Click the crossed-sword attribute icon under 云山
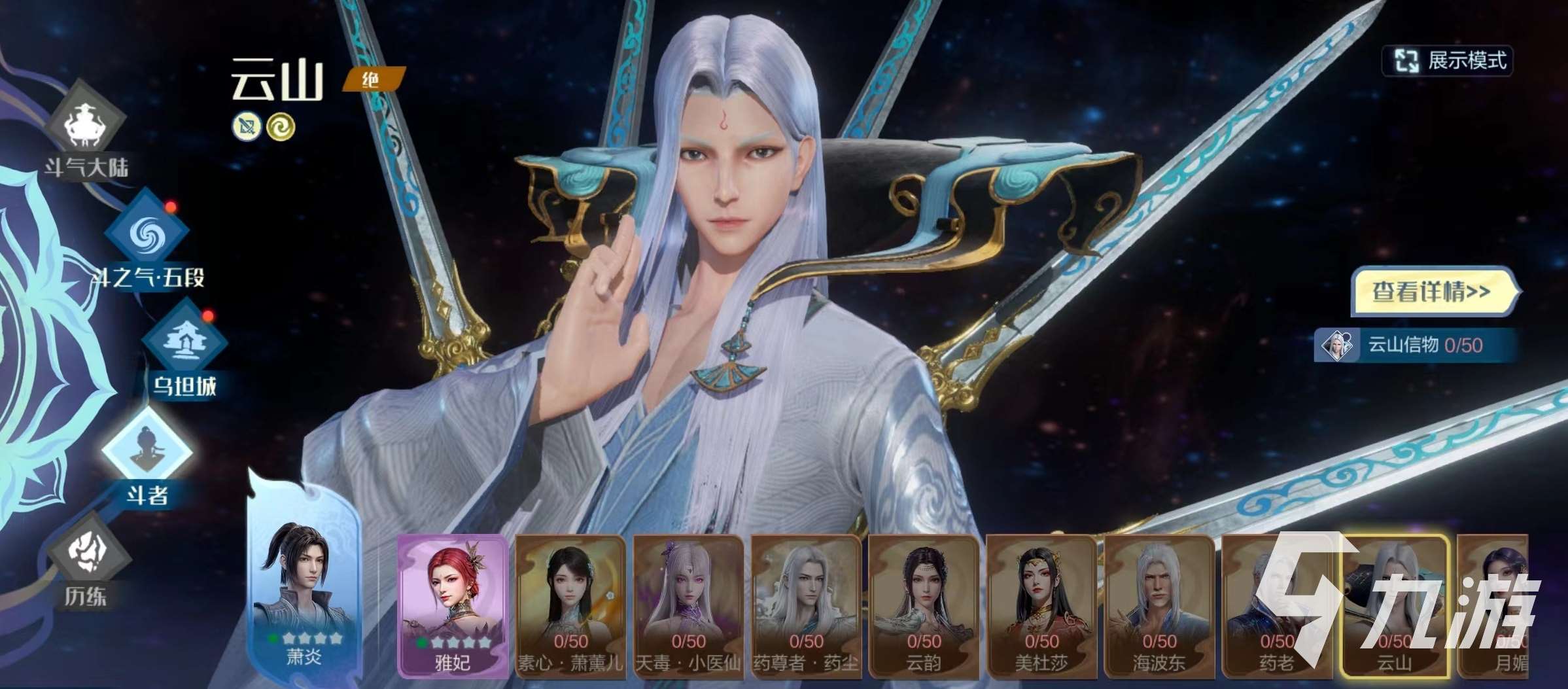1568x689 pixels. pyautogui.click(x=247, y=127)
